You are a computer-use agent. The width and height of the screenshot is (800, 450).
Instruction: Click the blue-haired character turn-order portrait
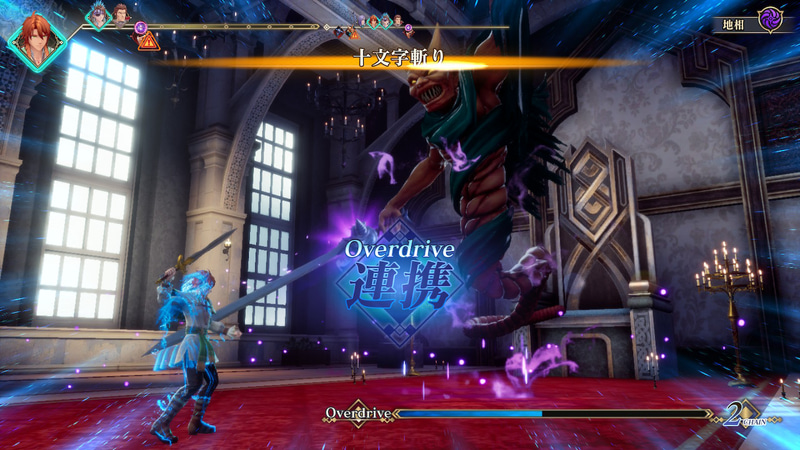[99, 15]
